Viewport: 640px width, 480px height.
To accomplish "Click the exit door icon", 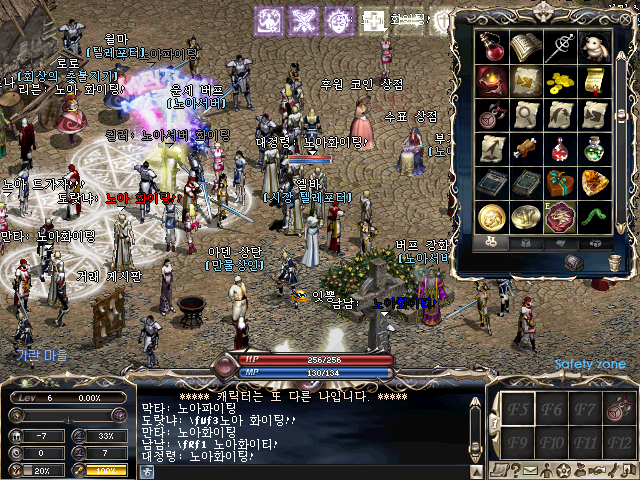I will pyautogui.click(x=627, y=469).
